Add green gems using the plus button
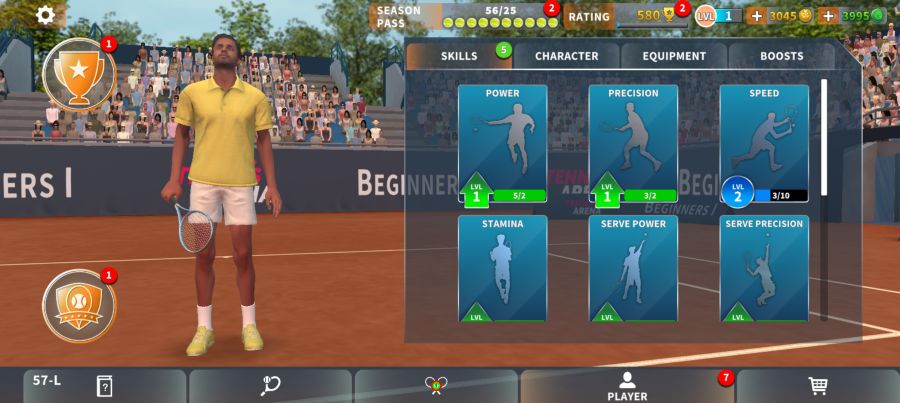This screenshot has width=900, height=403. (x=828, y=15)
